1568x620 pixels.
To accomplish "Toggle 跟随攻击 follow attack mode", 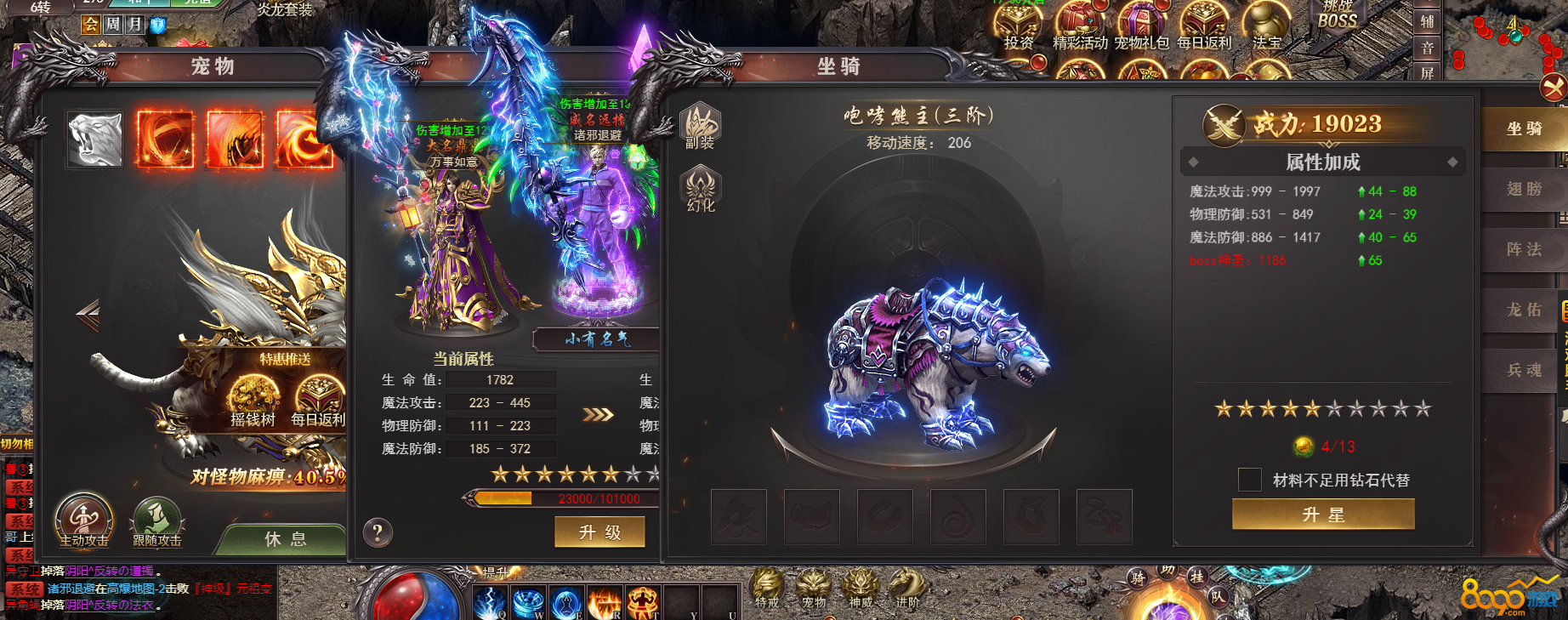I will point(157,520).
